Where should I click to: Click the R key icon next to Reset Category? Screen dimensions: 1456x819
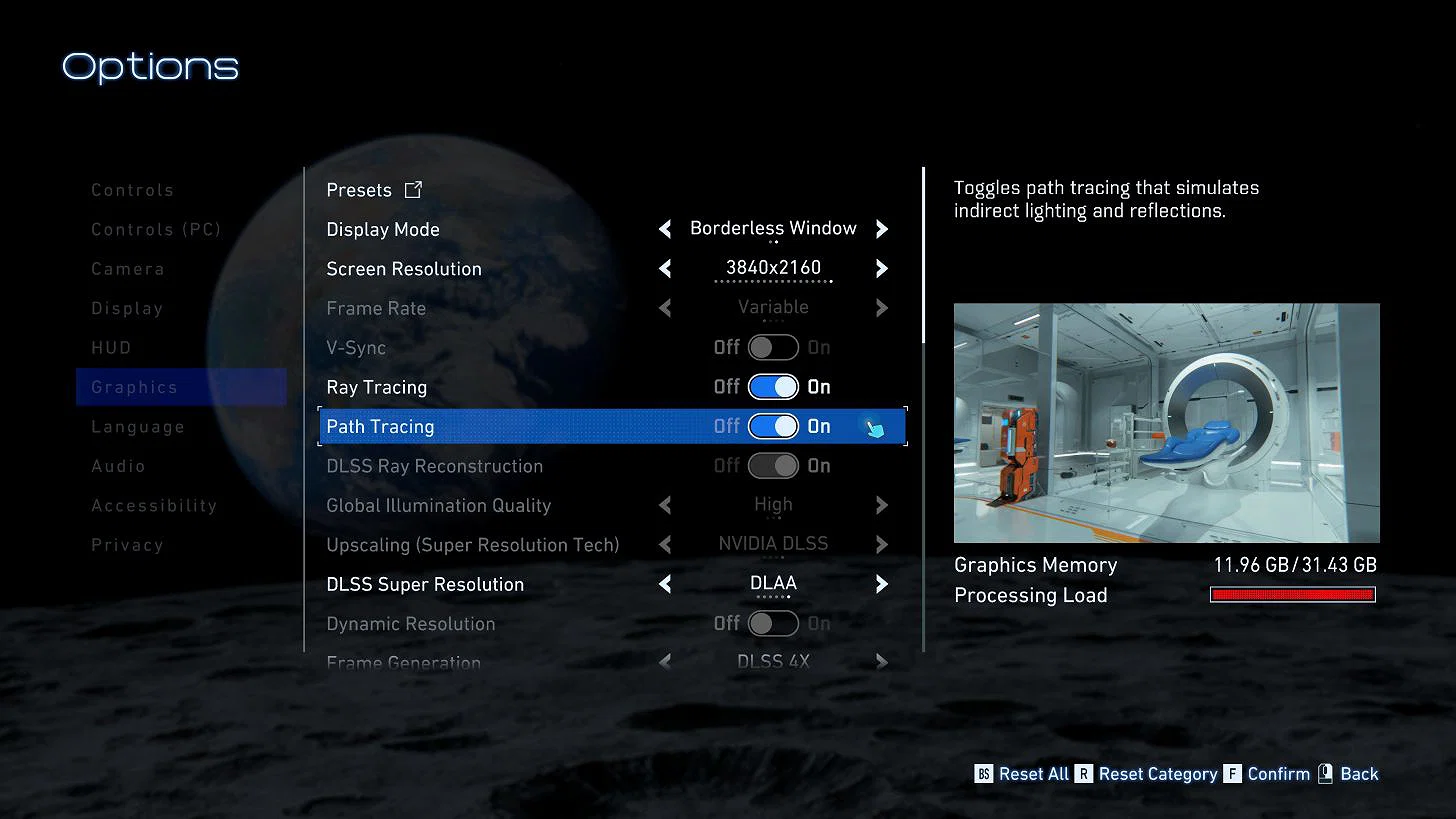click(x=1084, y=773)
